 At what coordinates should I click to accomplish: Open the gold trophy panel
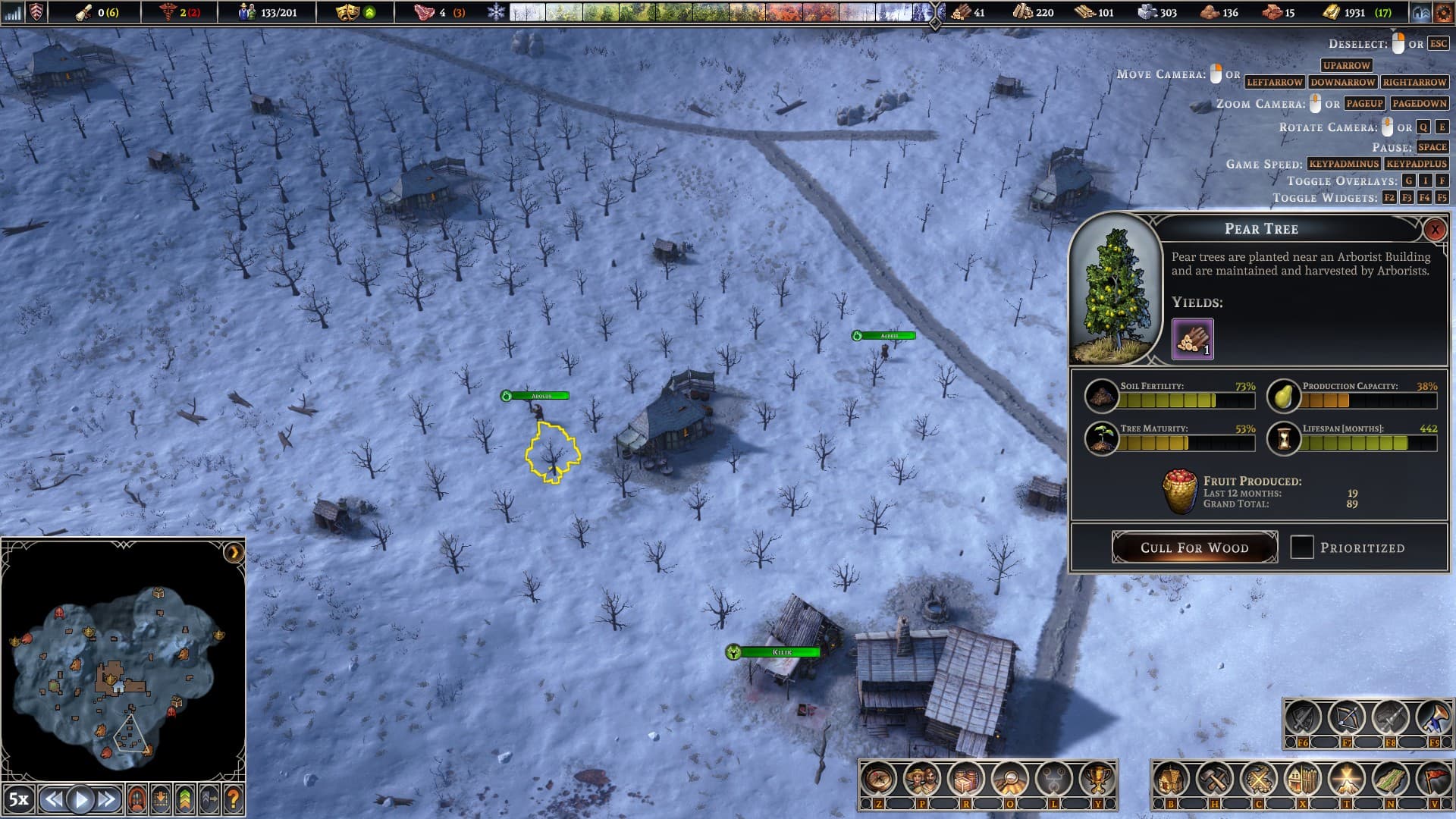pos(1097,779)
